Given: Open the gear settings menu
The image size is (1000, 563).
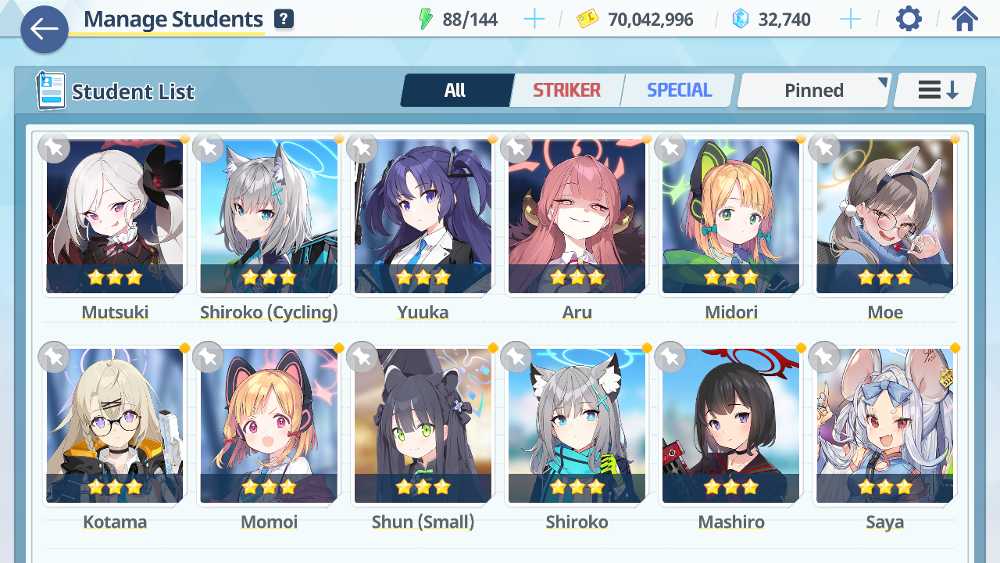Looking at the screenshot, I should tap(908, 19).
